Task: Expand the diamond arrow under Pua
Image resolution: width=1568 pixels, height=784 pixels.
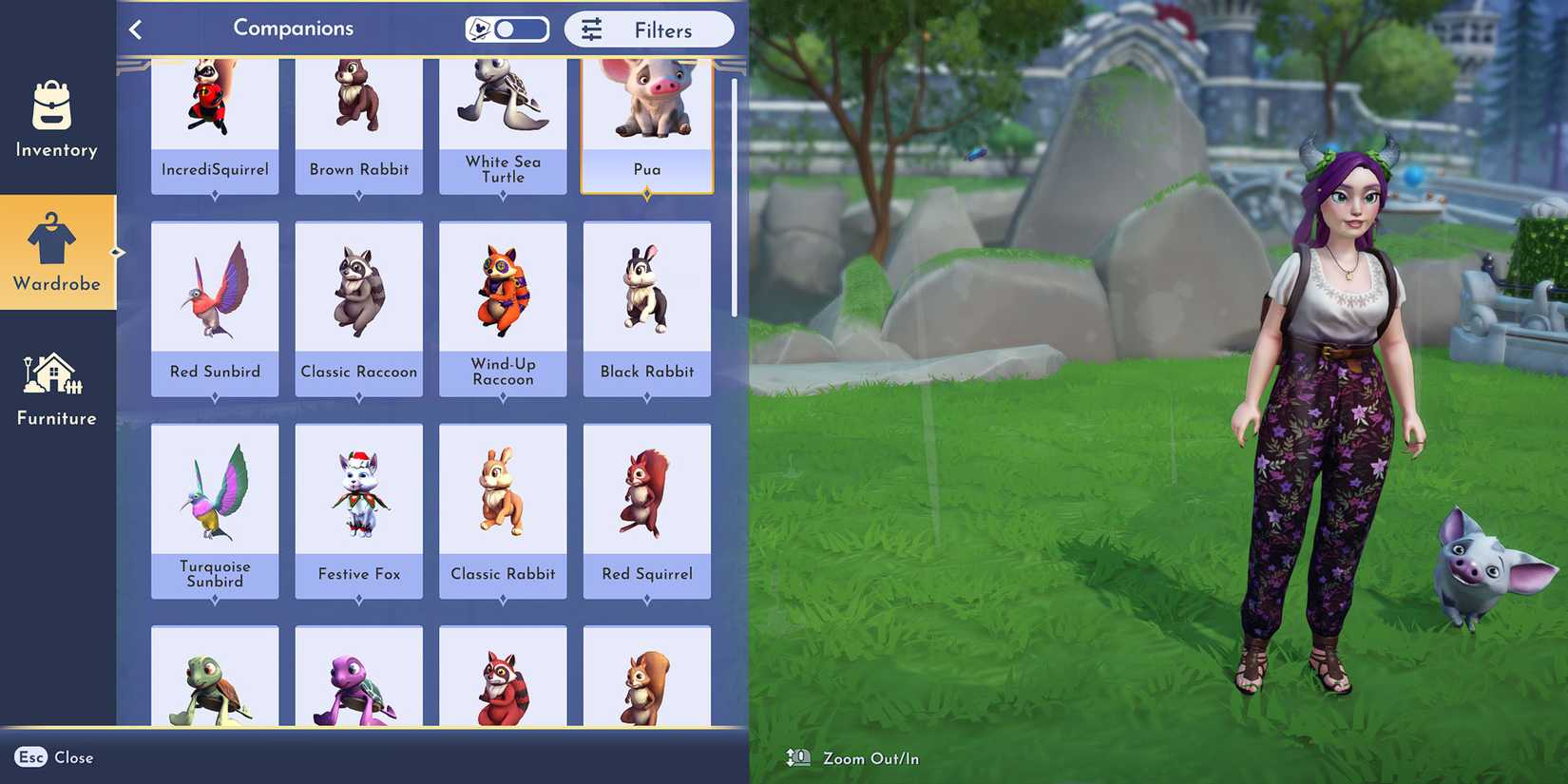Action: [647, 192]
